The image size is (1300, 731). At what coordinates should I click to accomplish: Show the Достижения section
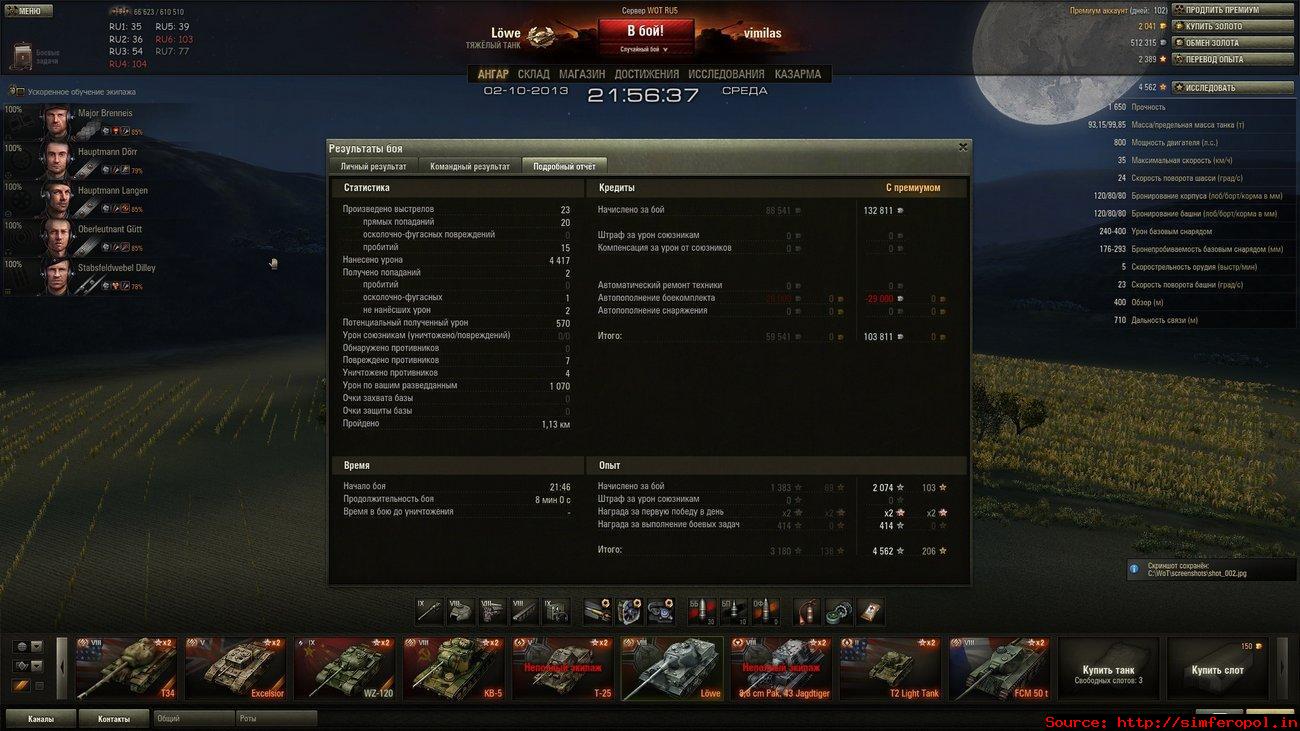coord(646,74)
